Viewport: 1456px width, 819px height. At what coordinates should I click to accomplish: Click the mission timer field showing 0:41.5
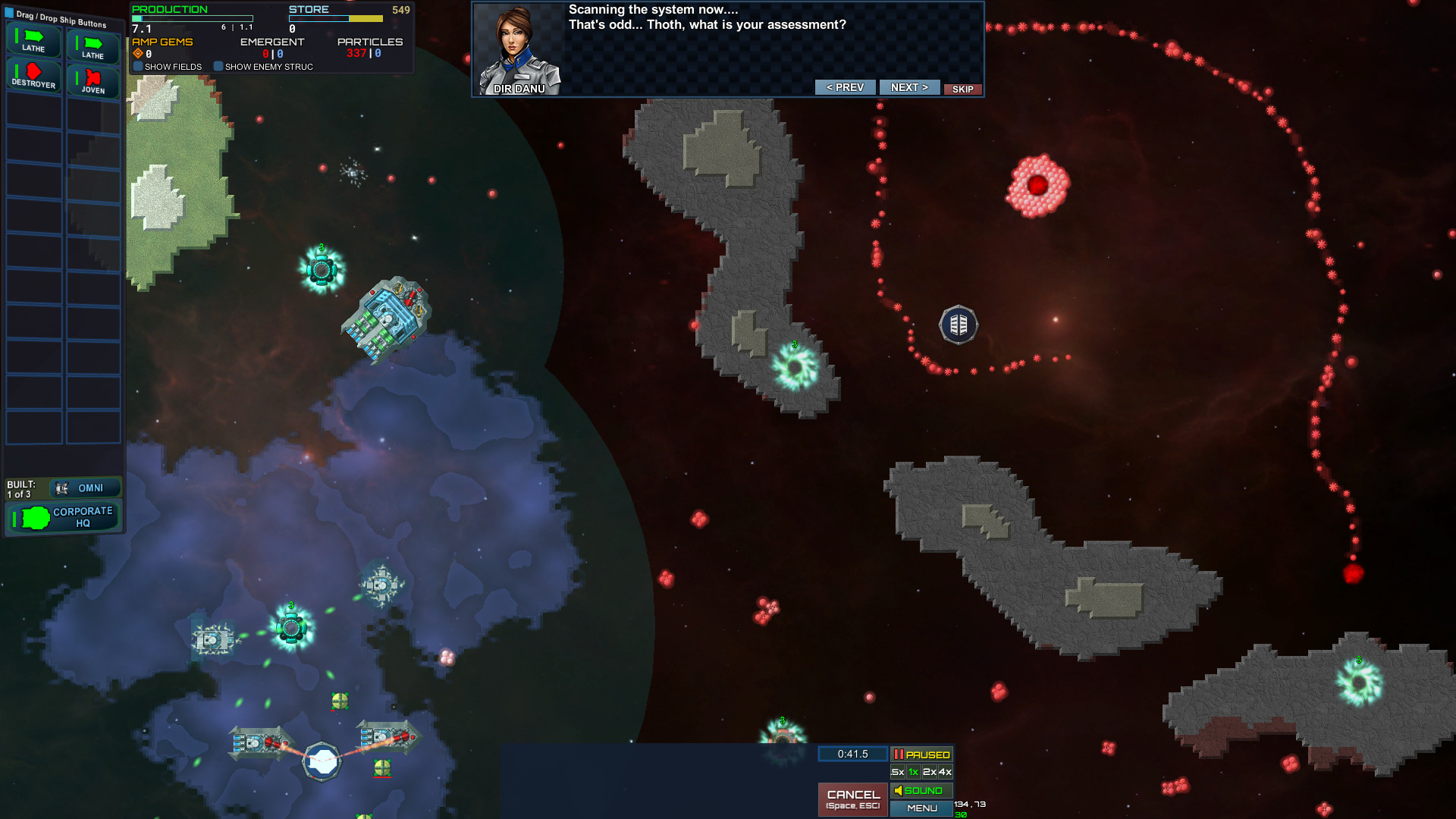coord(852,754)
